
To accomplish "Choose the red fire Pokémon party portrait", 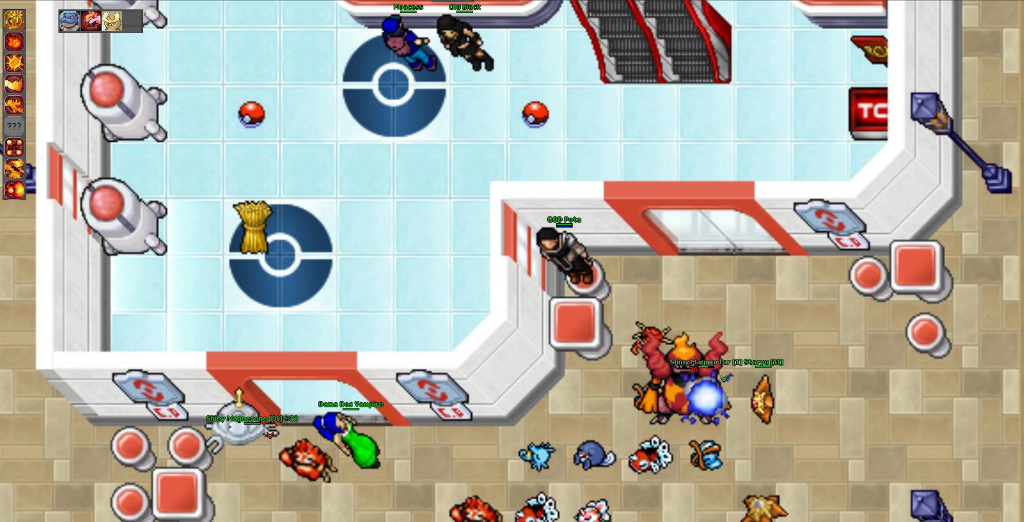I will [x=91, y=20].
